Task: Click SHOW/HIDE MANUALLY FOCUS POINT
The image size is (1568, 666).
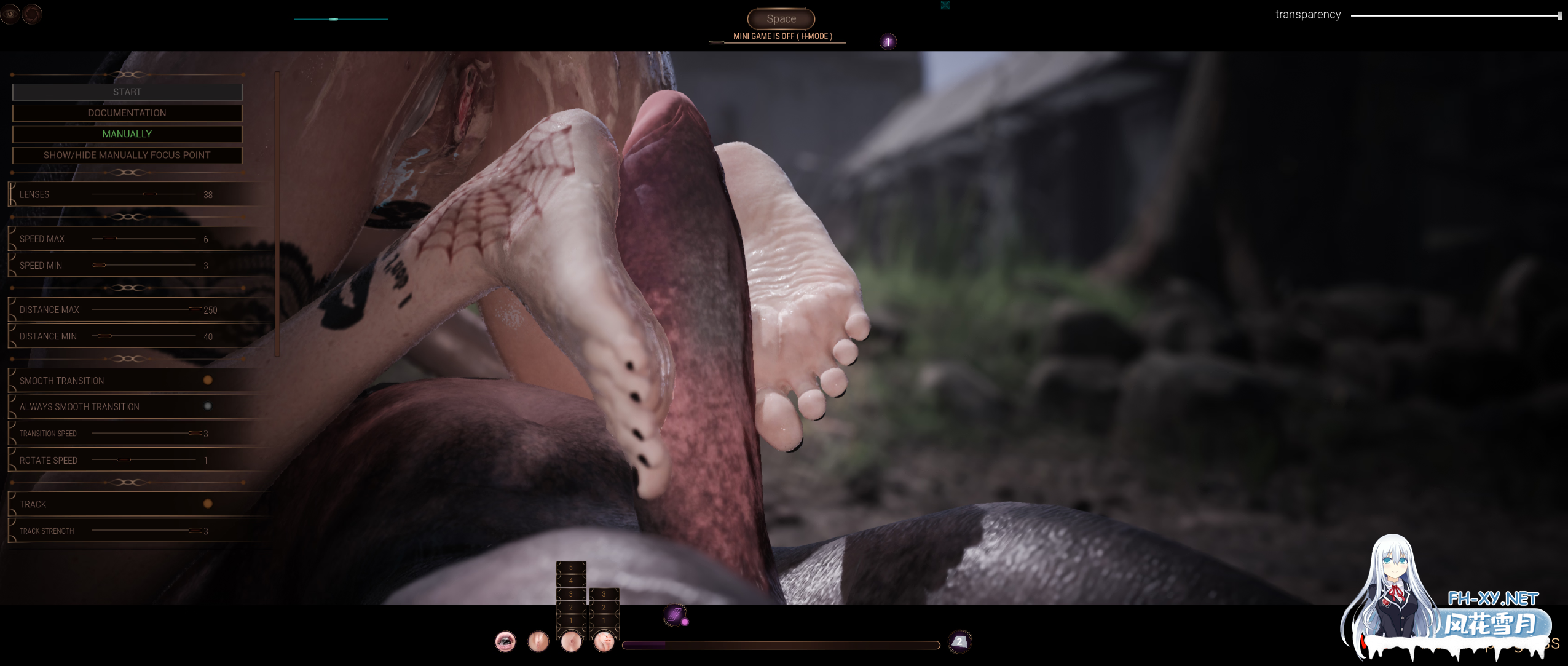Action: 127,155
